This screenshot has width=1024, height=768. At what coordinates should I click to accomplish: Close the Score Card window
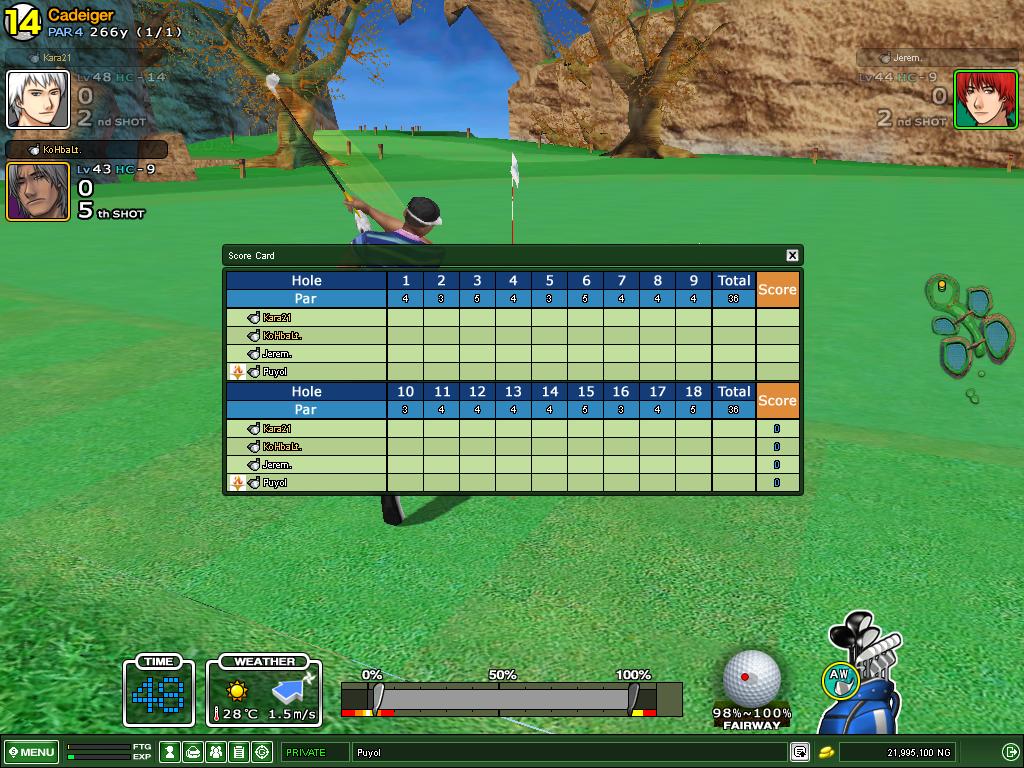[792, 256]
